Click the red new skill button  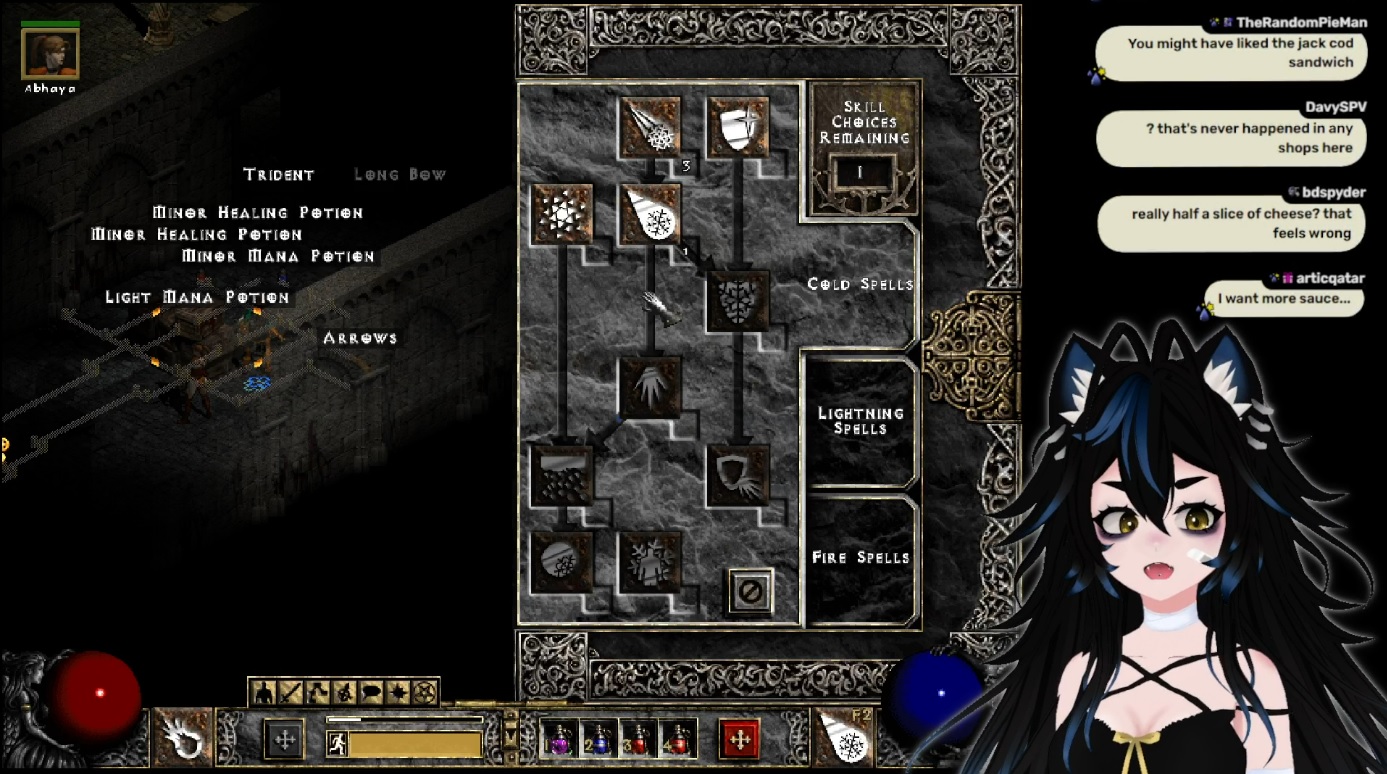(739, 739)
